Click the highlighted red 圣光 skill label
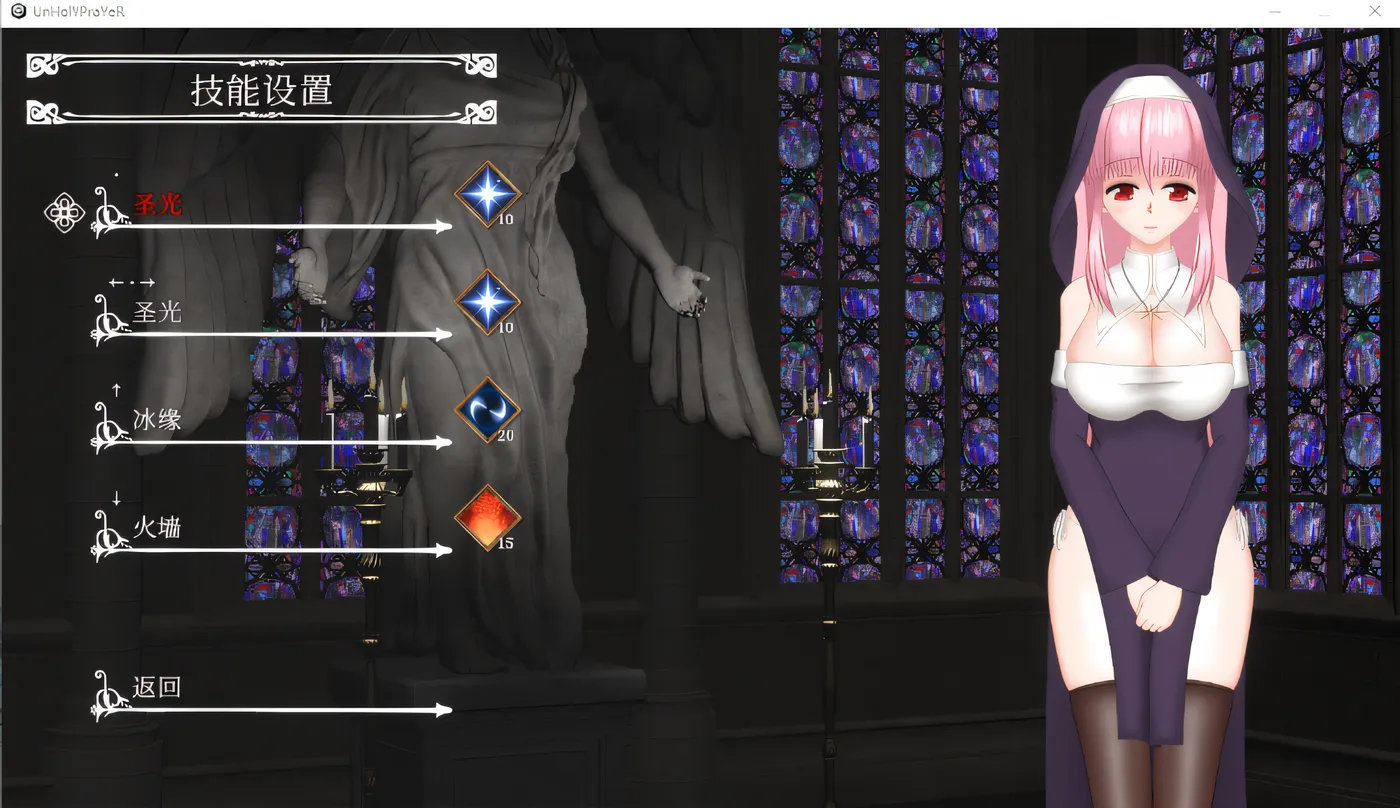Image resolution: width=1400 pixels, height=808 pixels. 157,203
